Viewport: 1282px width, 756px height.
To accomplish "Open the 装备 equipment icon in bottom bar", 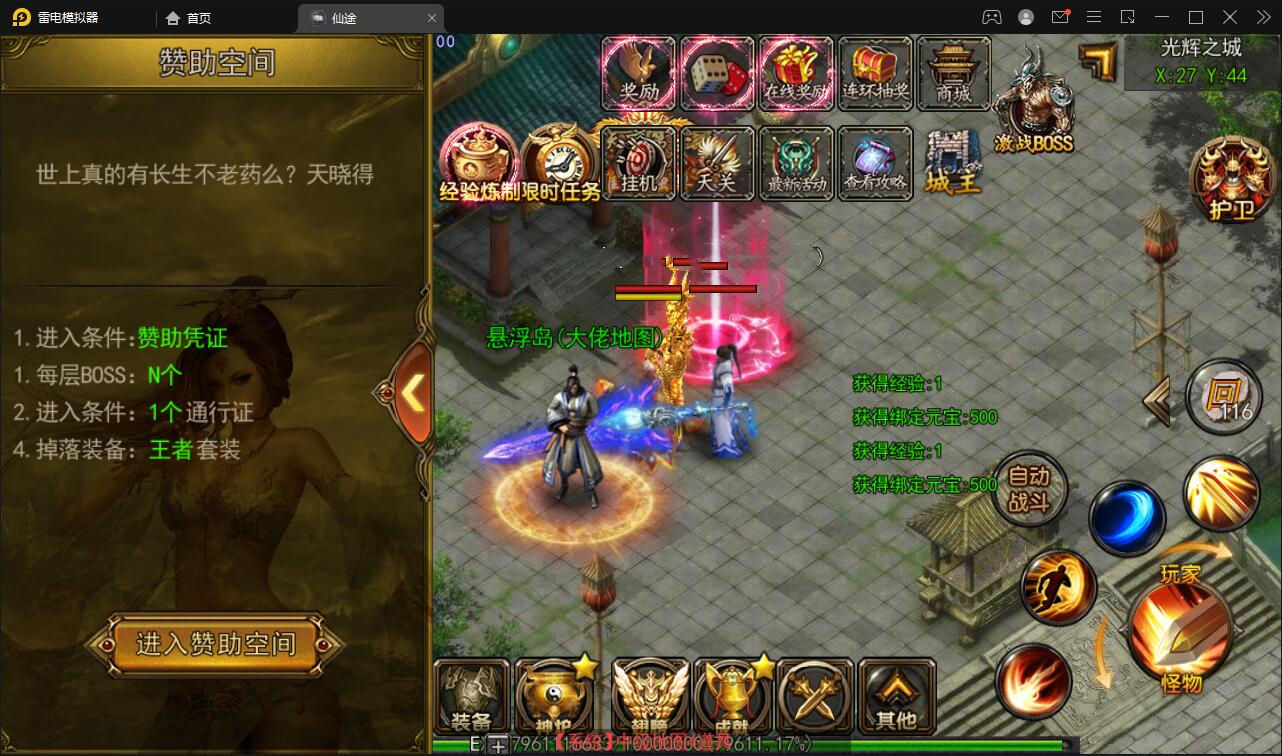I will pos(474,697).
